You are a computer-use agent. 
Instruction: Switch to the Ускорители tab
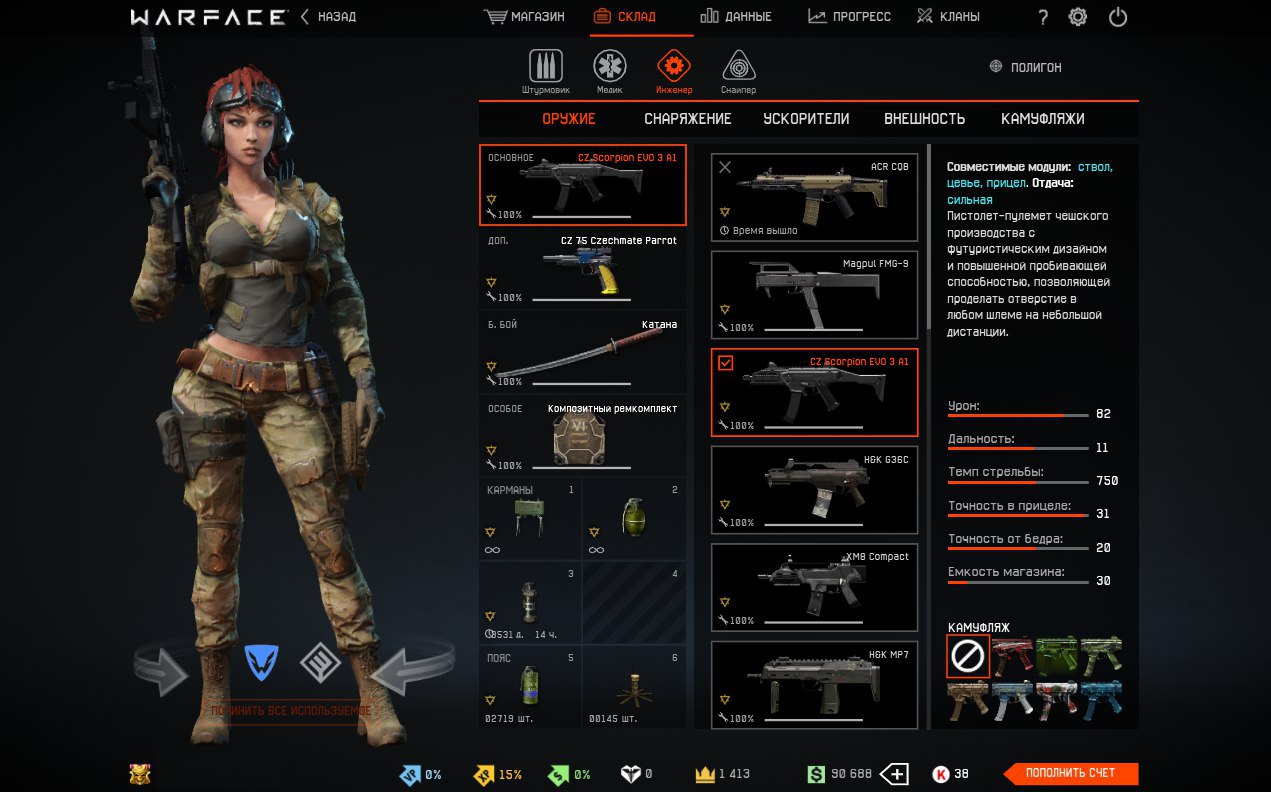(x=806, y=119)
